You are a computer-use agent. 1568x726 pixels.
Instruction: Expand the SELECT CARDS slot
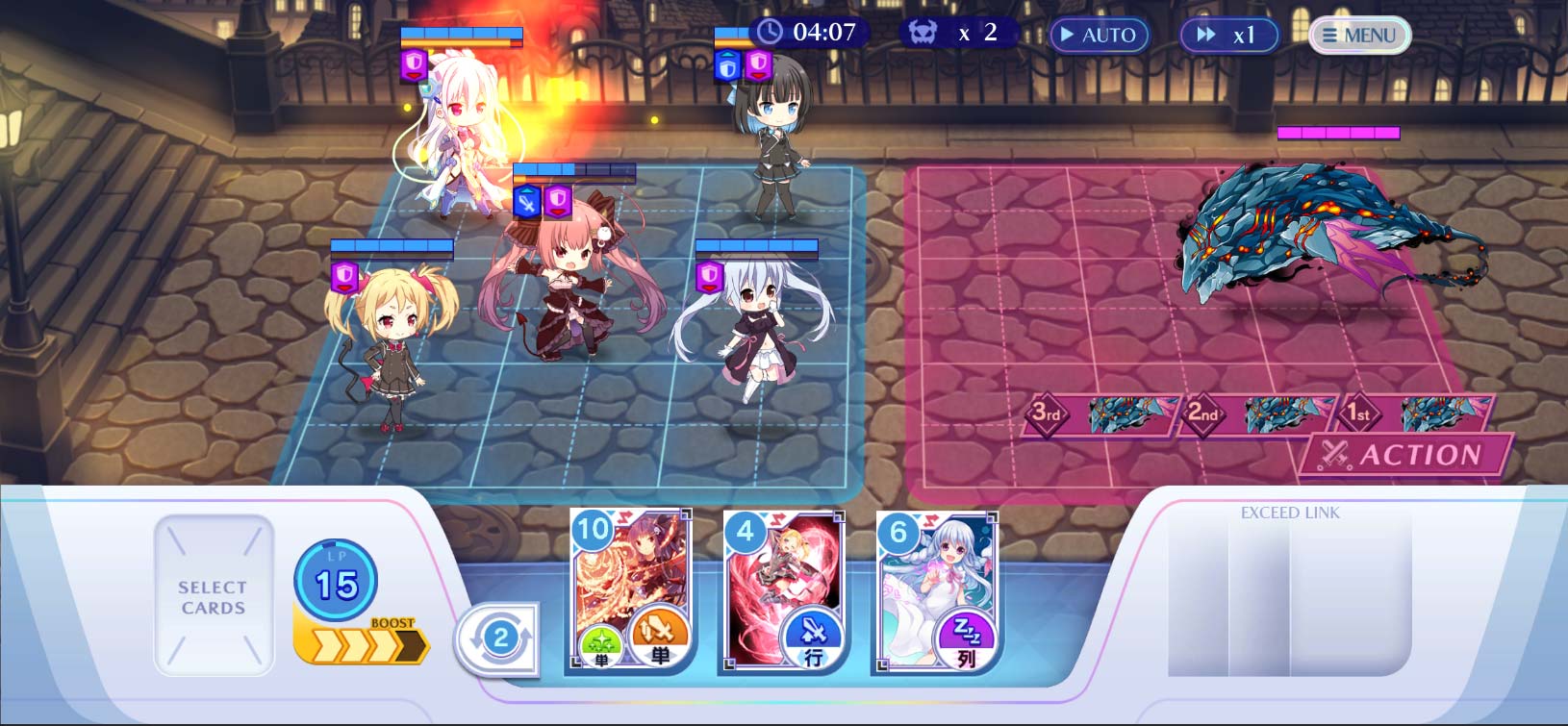pyautogui.click(x=213, y=593)
